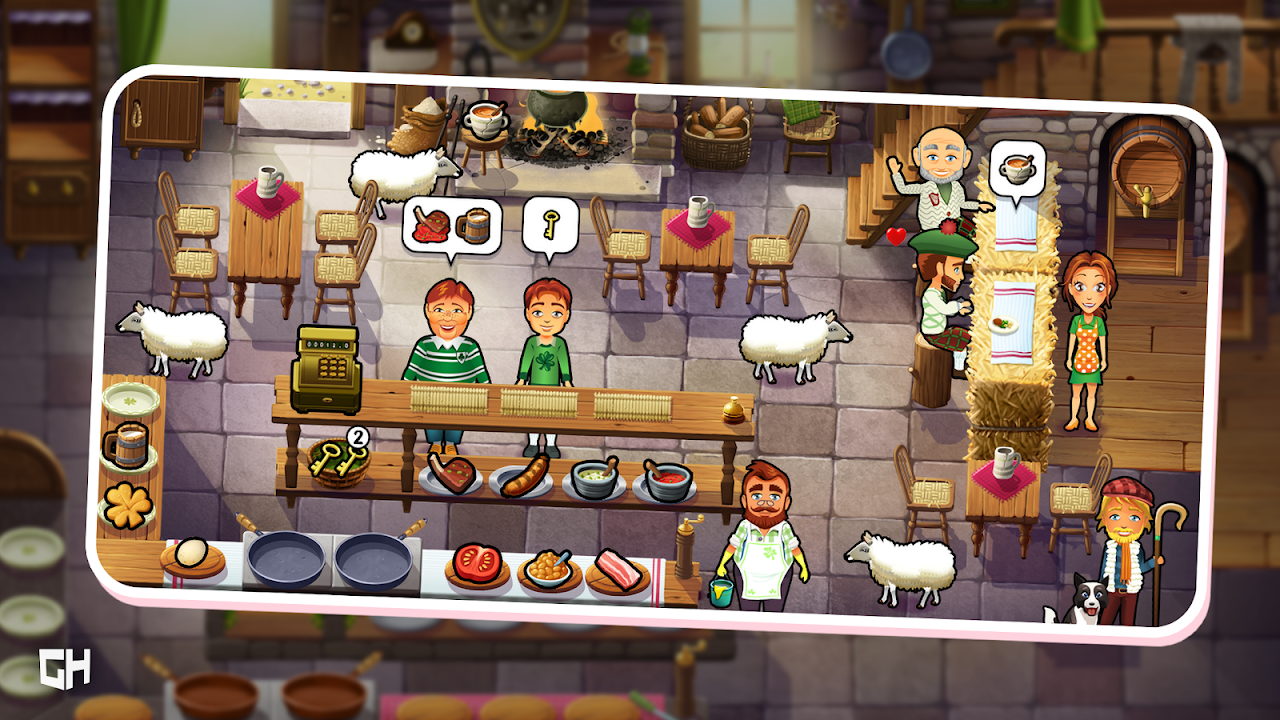Select the tomato slices on the prep table
The height and width of the screenshot is (720, 1280).
coord(476,564)
